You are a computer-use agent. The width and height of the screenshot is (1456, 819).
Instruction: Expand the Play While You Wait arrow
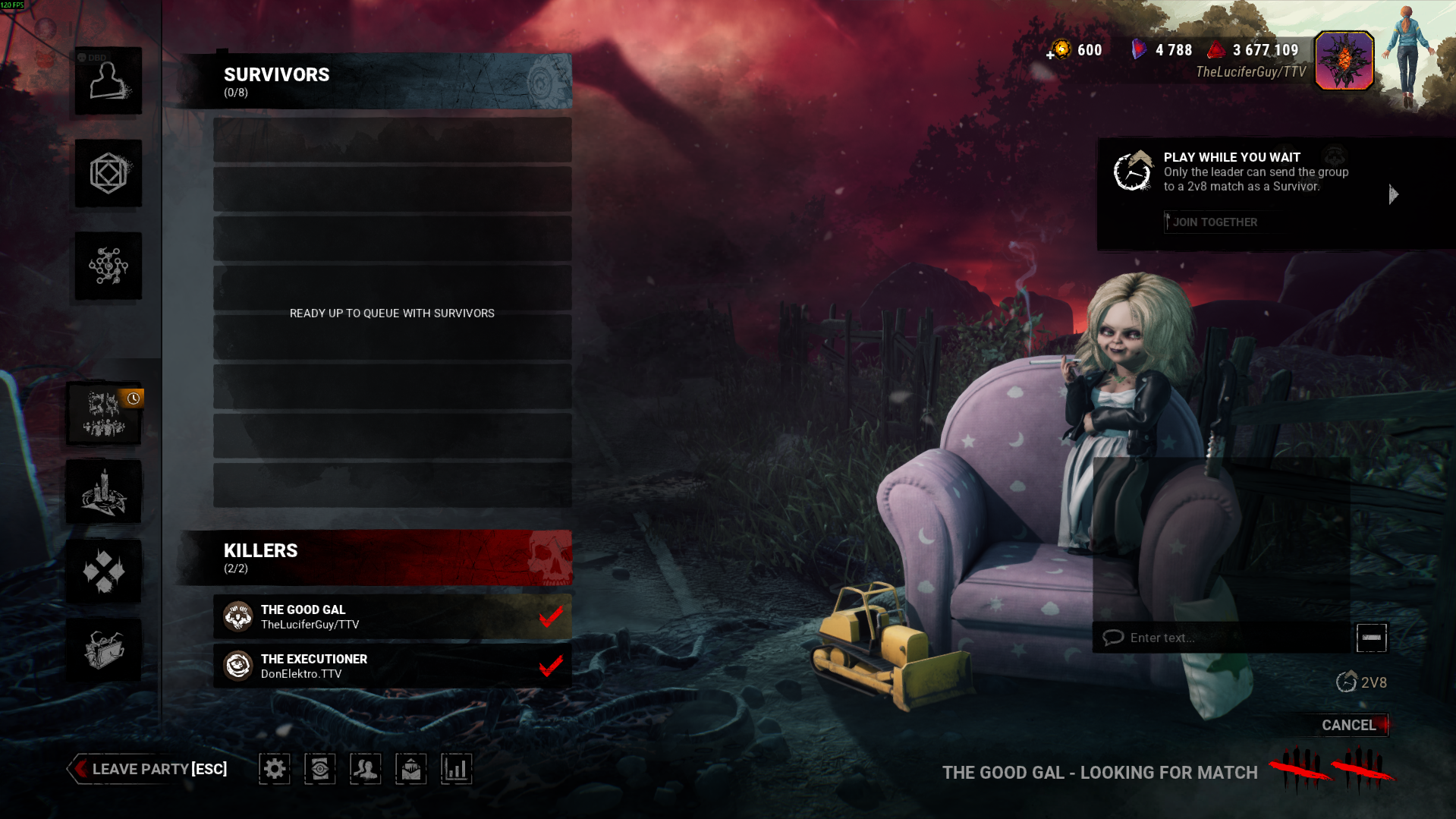point(1393,194)
